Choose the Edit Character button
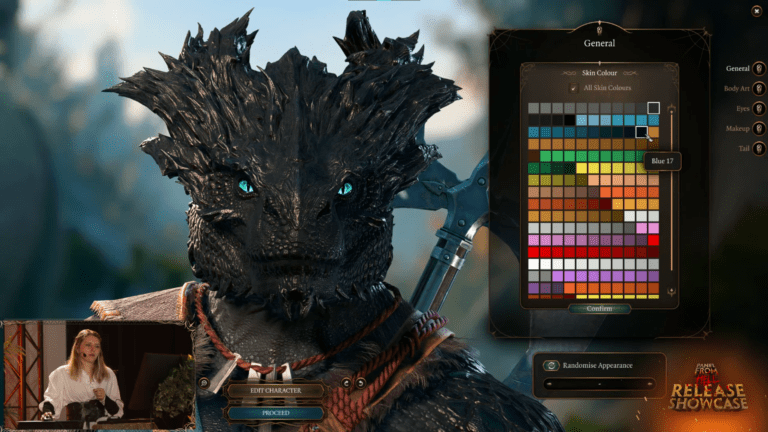The height and width of the screenshot is (432, 768). point(275,390)
